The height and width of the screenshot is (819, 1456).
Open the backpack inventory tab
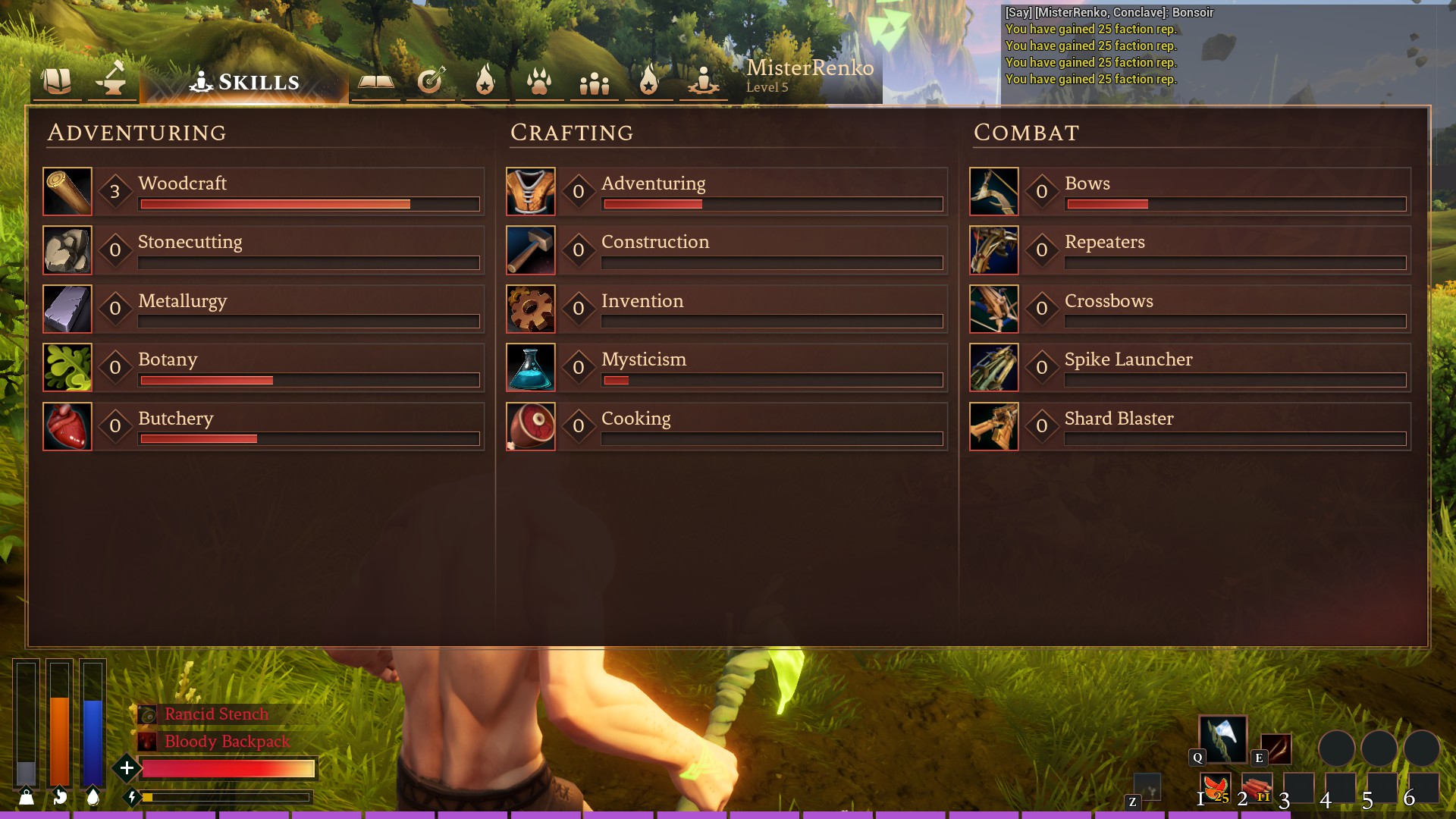(x=56, y=80)
